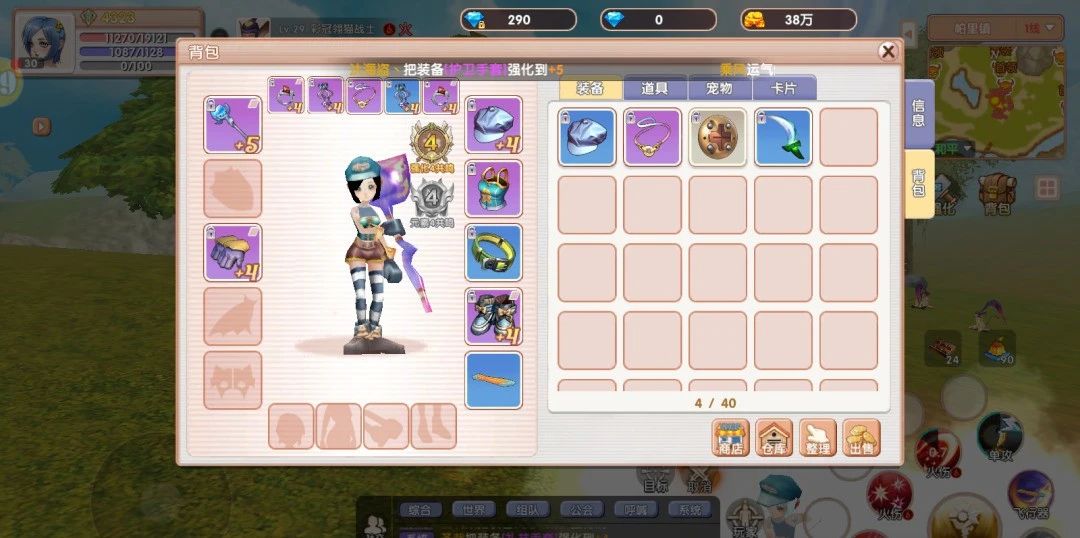
Task: Switch to the 道具 items tab
Action: click(655, 88)
